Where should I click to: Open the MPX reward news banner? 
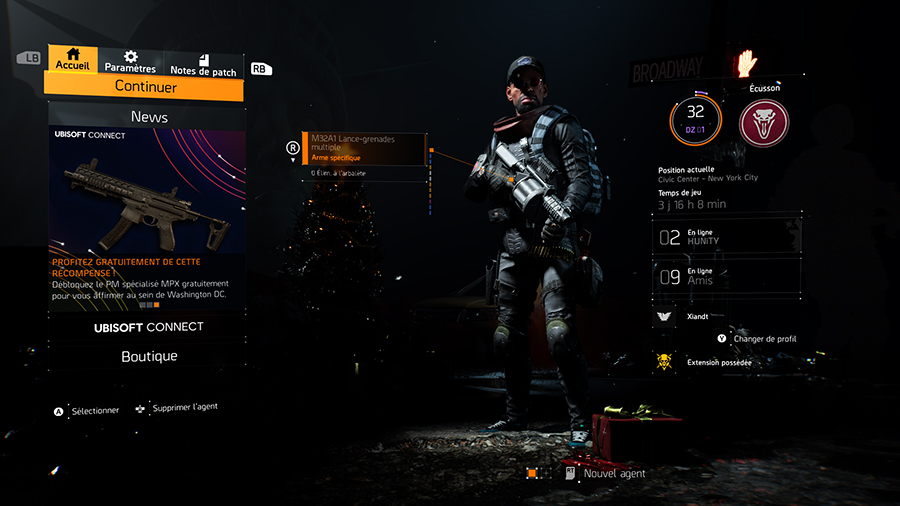click(x=146, y=218)
